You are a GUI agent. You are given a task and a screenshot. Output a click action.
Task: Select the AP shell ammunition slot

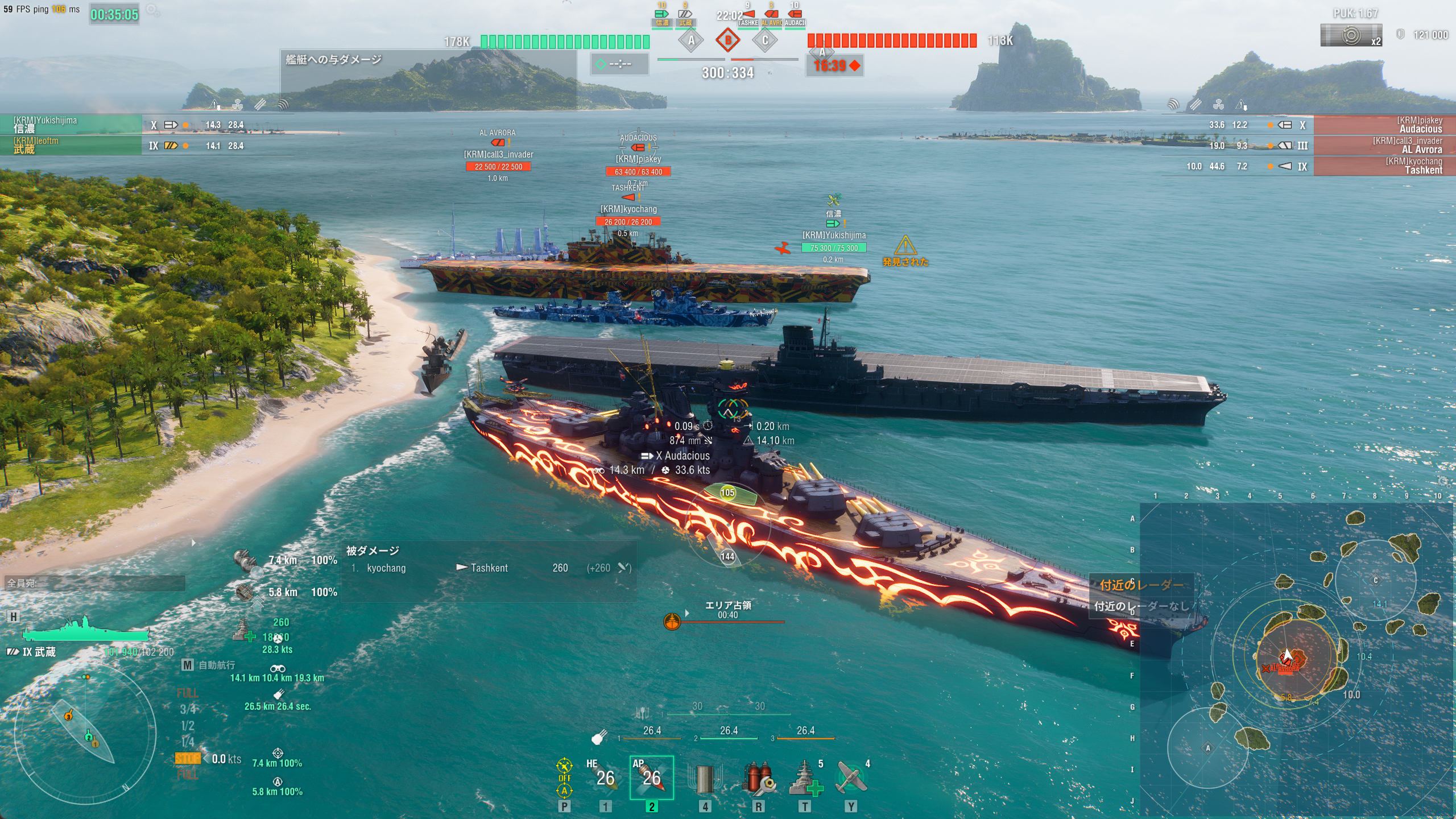coord(651,777)
